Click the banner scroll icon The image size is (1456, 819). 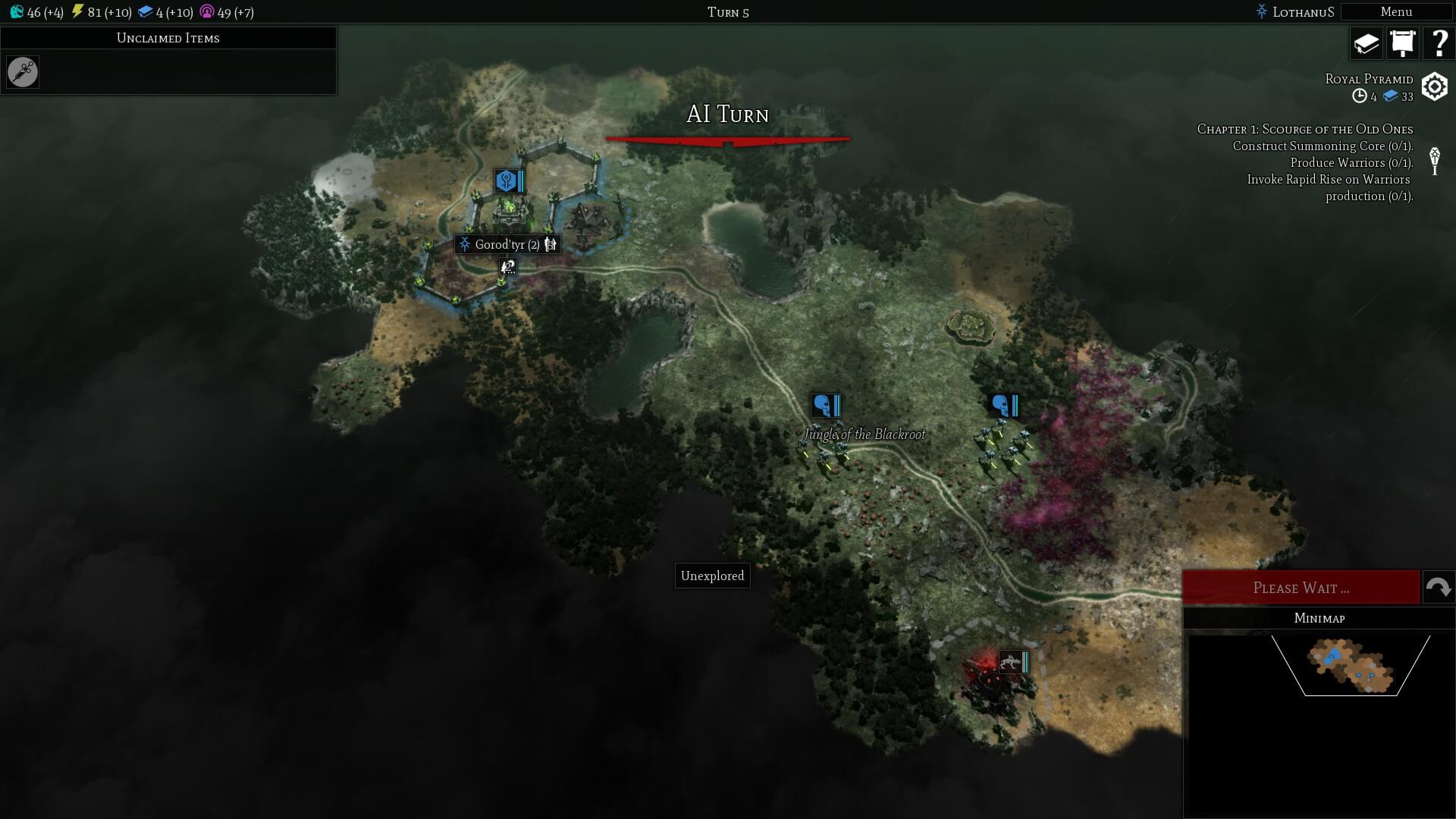click(1402, 43)
